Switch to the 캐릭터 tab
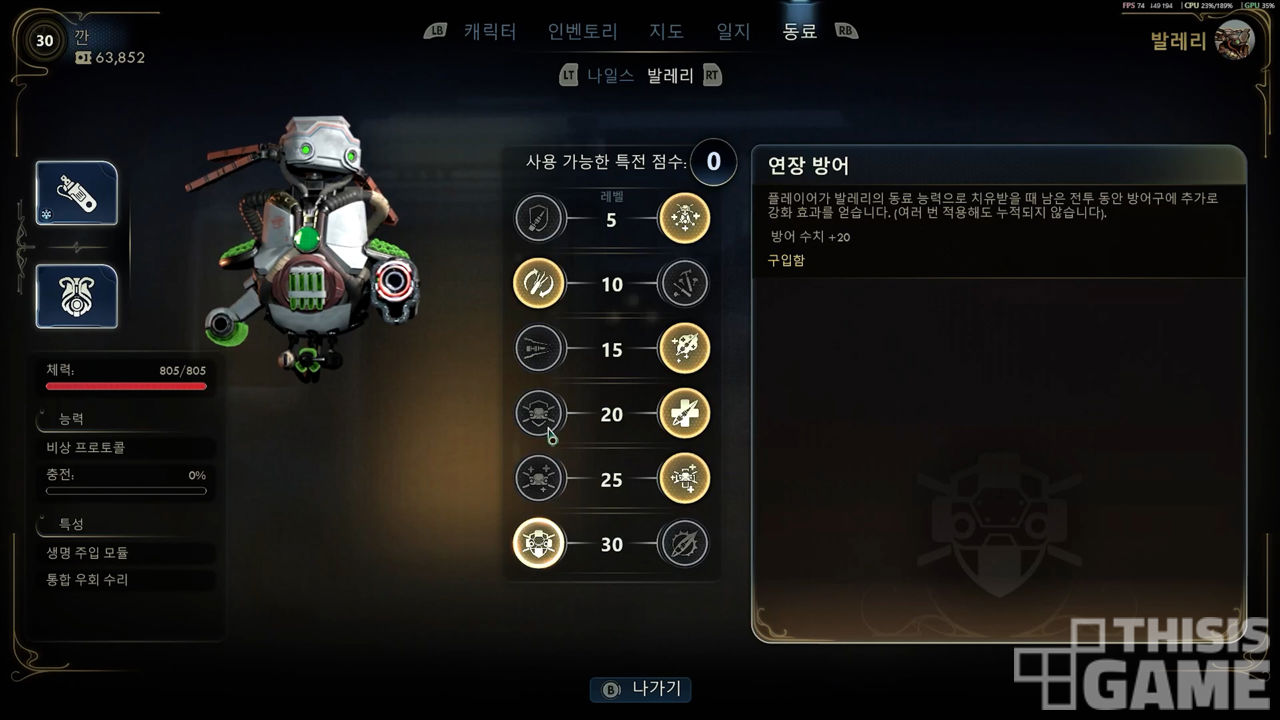This screenshot has width=1280, height=720. click(490, 31)
